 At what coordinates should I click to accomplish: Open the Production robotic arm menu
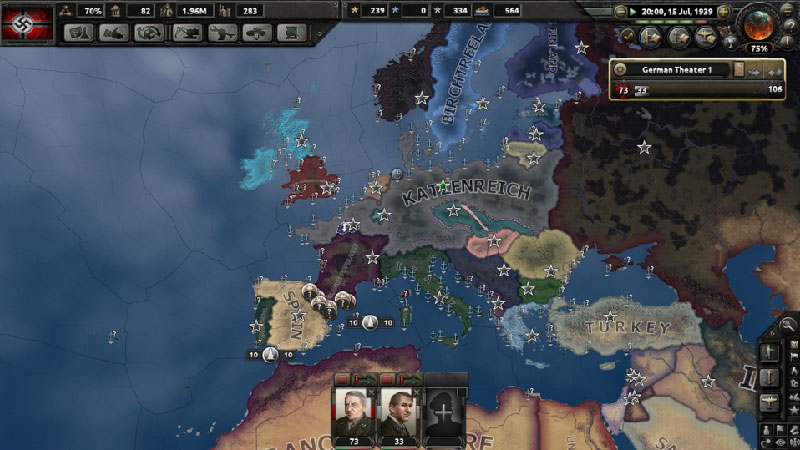pyautogui.click(x=220, y=32)
